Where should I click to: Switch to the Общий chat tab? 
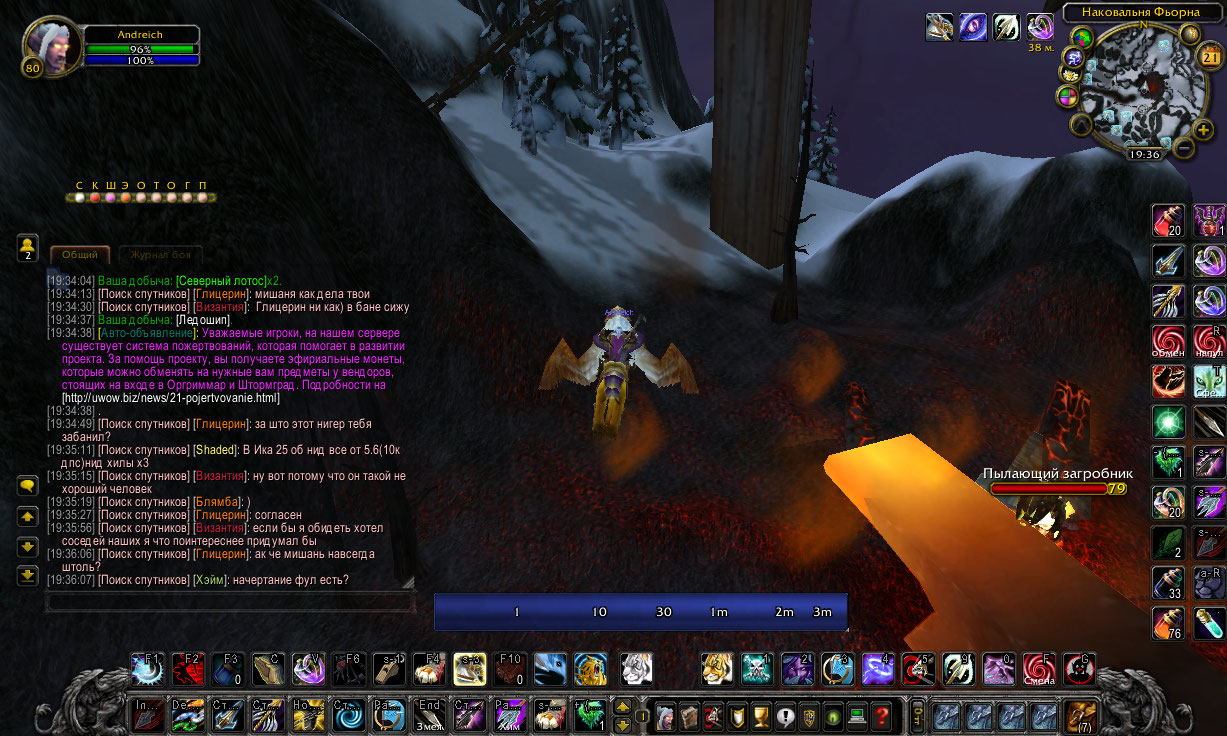[x=80, y=255]
